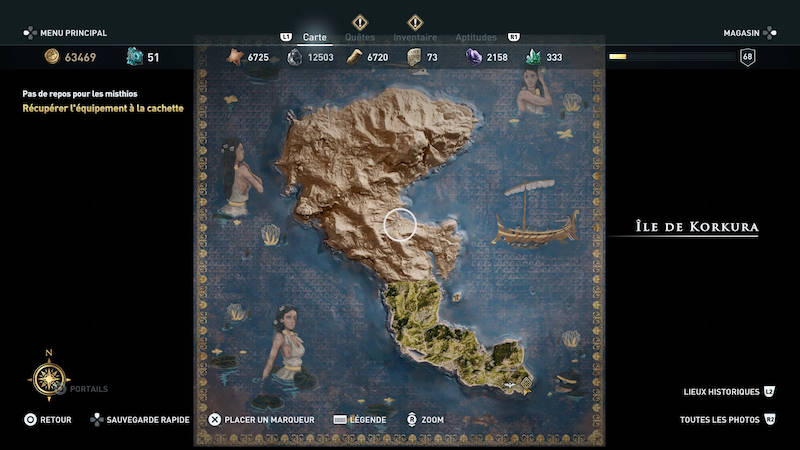800x450 pixels.
Task: Select the tracked quest 'Récupérer l'équipement à la cachette'
Action: 104,108
